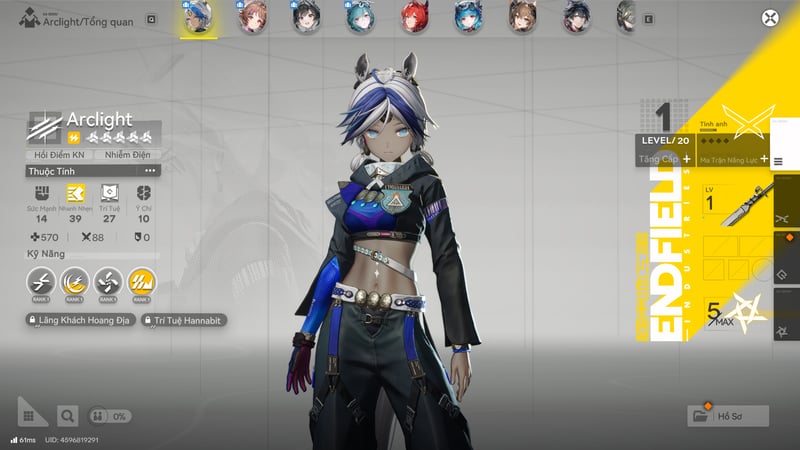Expand Thuộc Tính details with three dots
The height and width of the screenshot is (450, 800).
[150, 171]
